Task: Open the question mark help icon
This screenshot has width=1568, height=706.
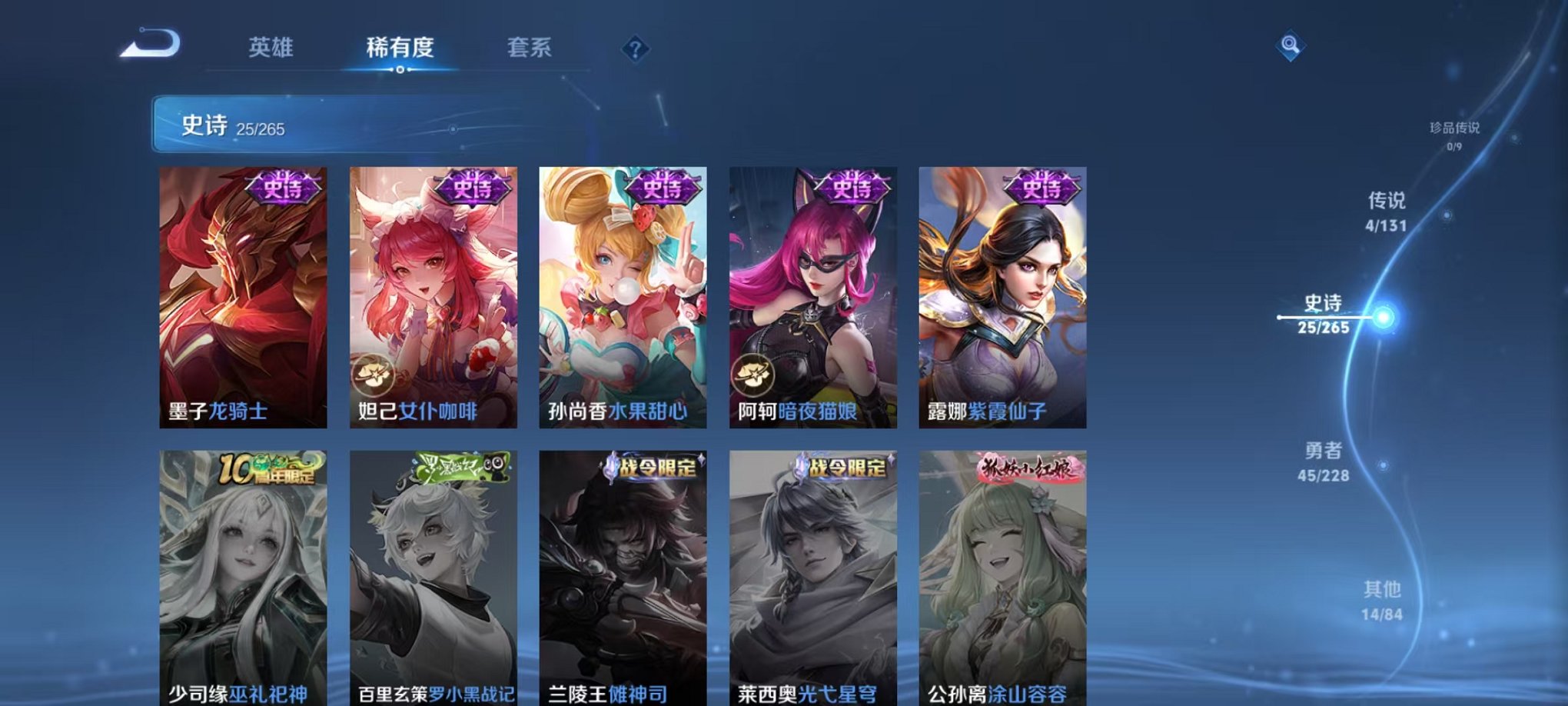Action: coord(633,48)
